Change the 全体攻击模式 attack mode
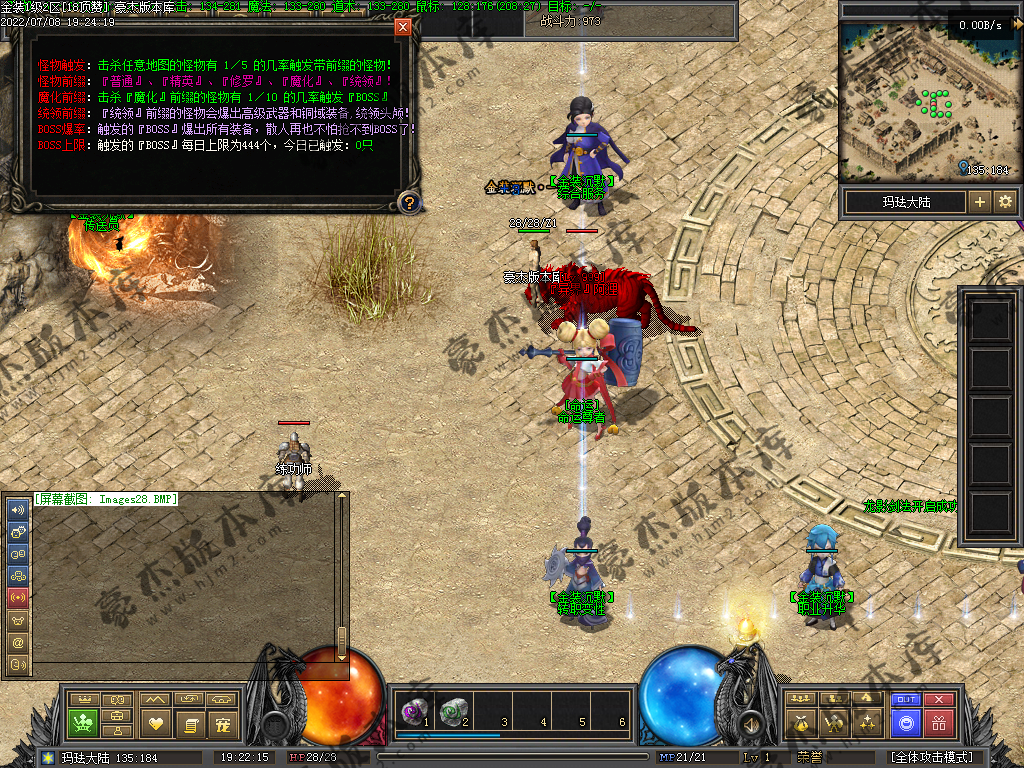Viewport: 1024px width, 768px height. point(930,757)
